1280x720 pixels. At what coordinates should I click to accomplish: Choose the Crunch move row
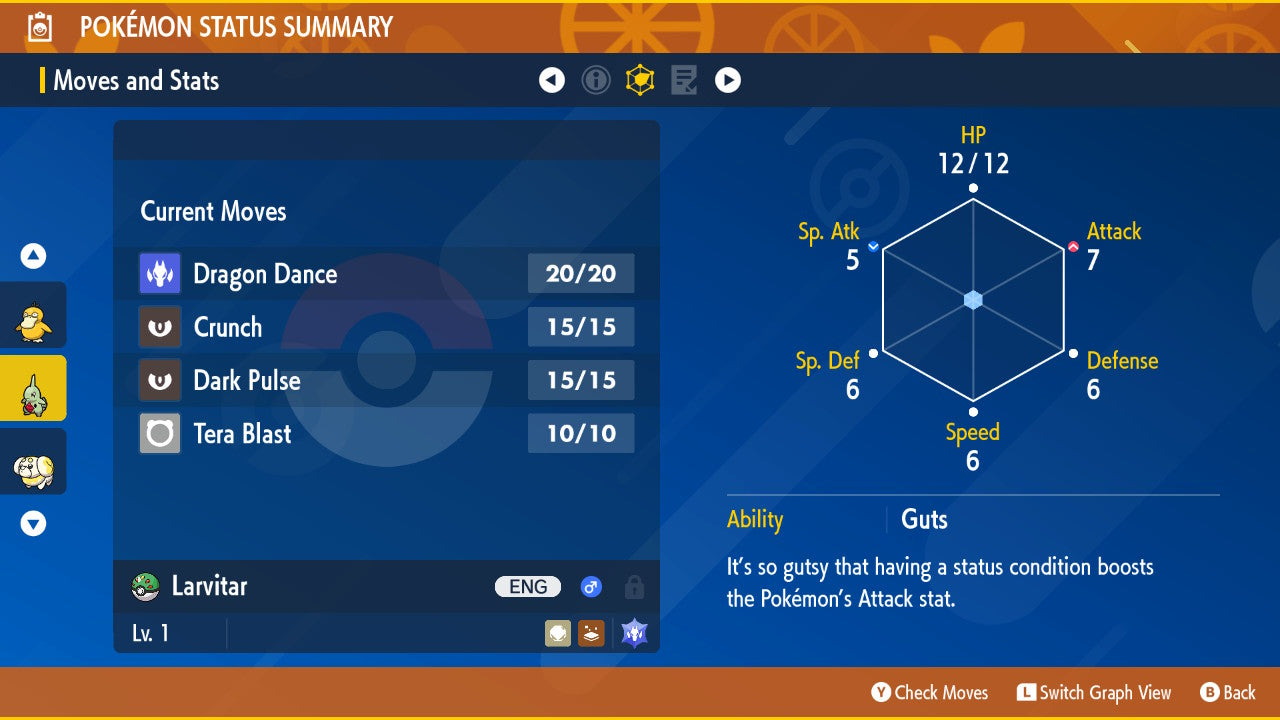[x=386, y=327]
